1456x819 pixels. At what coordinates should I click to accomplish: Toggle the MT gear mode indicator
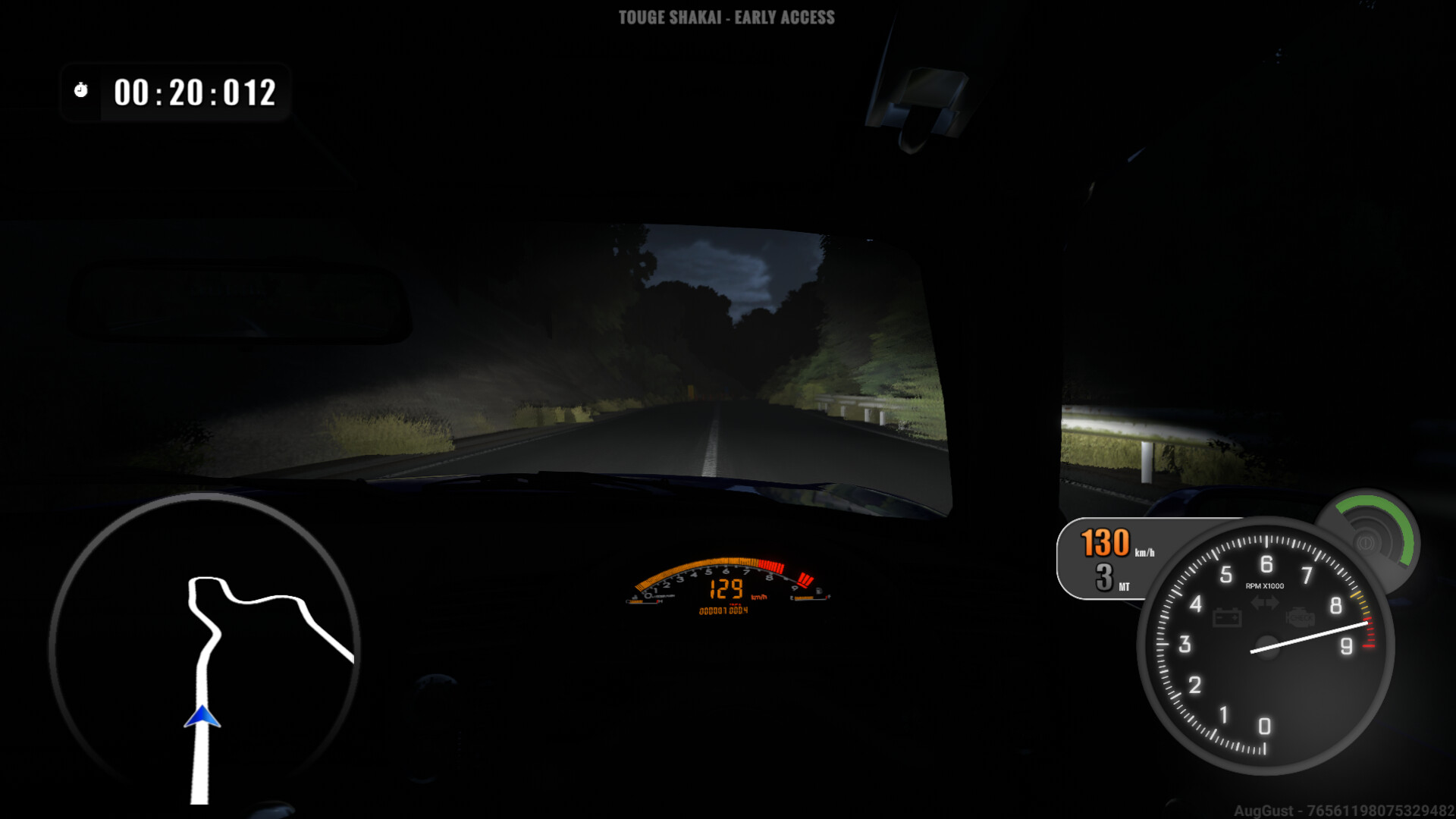click(x=1124, y=586)
